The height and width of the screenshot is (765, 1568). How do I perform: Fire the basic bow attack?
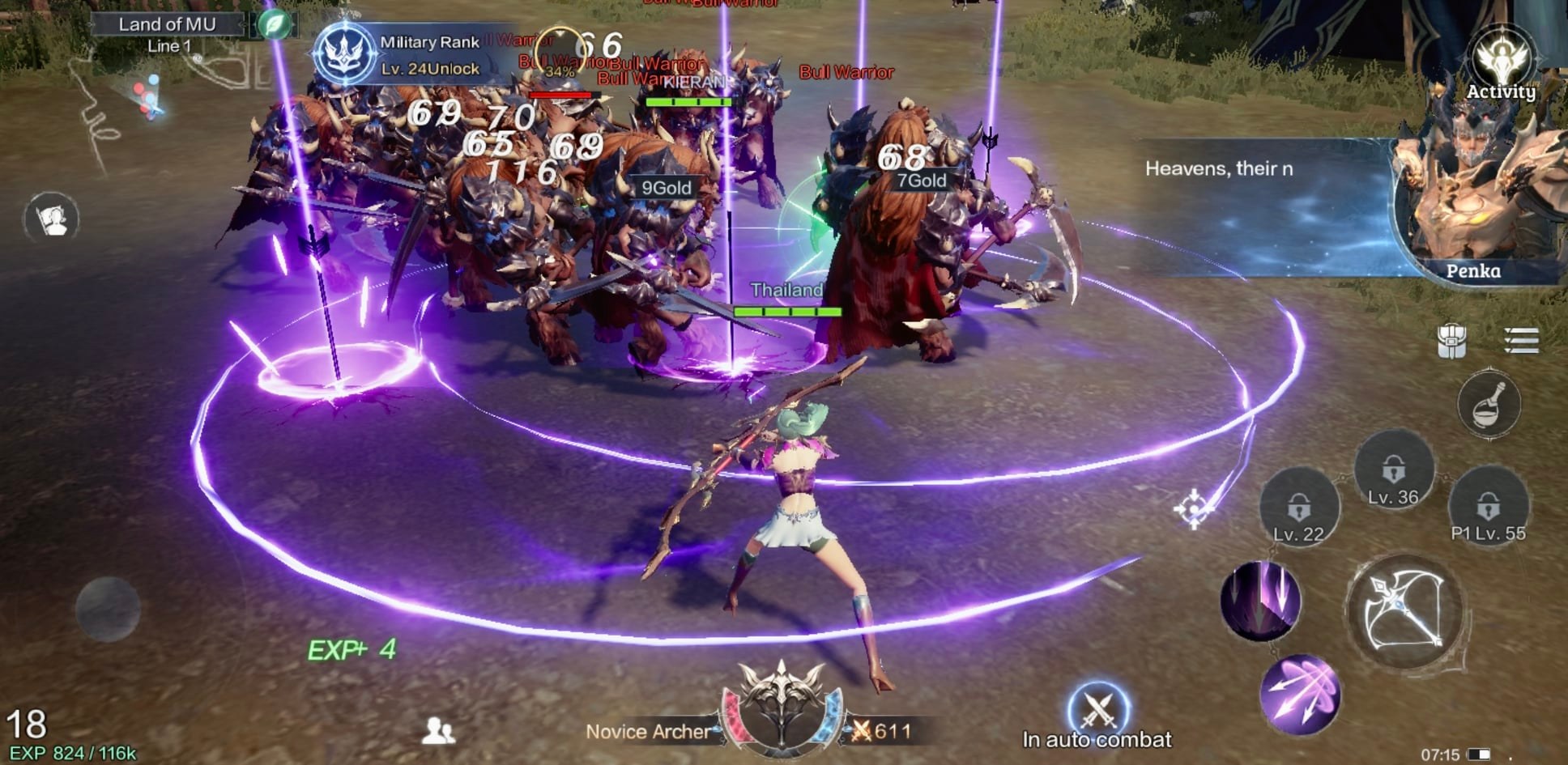(x=1405, y=611)
